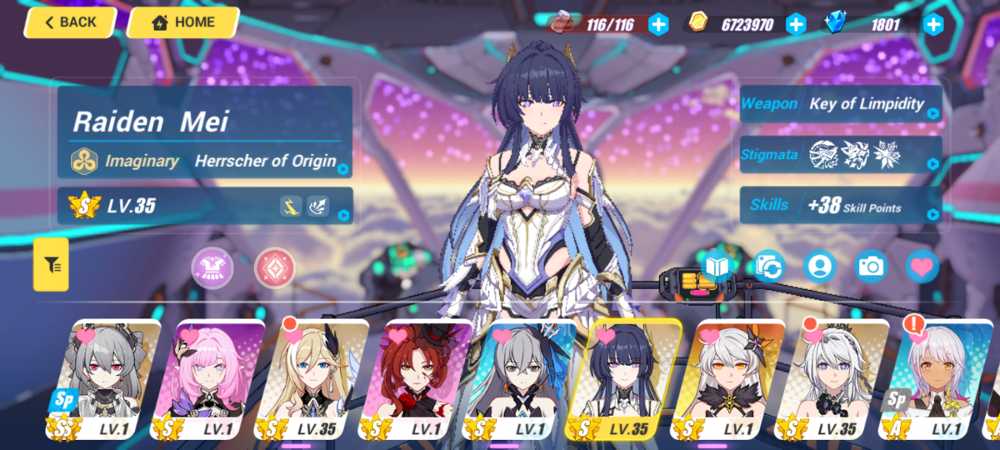Image resolution: width=1000 pixels, height=450 pixels.
Task: Select the pink-haired valkyrie card
Action: pyautogui.click(x=208, y=380)
